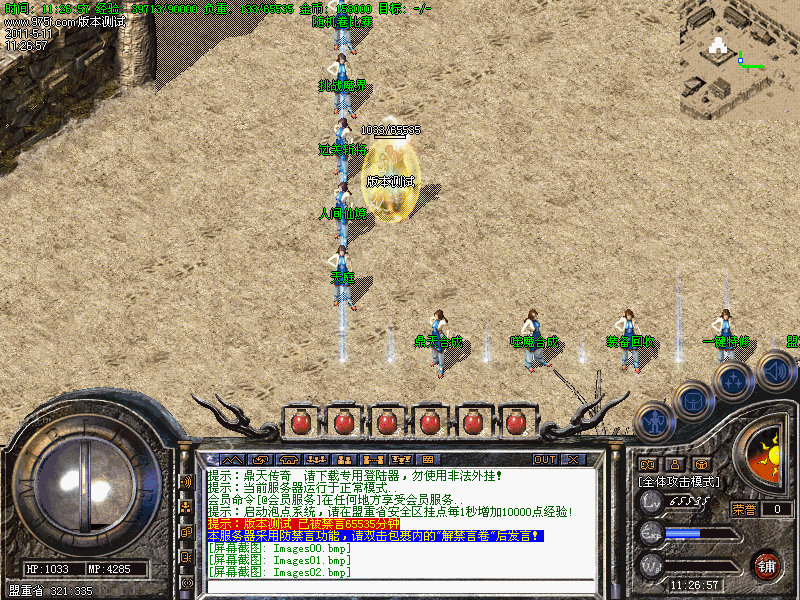Close the game with the X button
800x600 pixels.
572,460
